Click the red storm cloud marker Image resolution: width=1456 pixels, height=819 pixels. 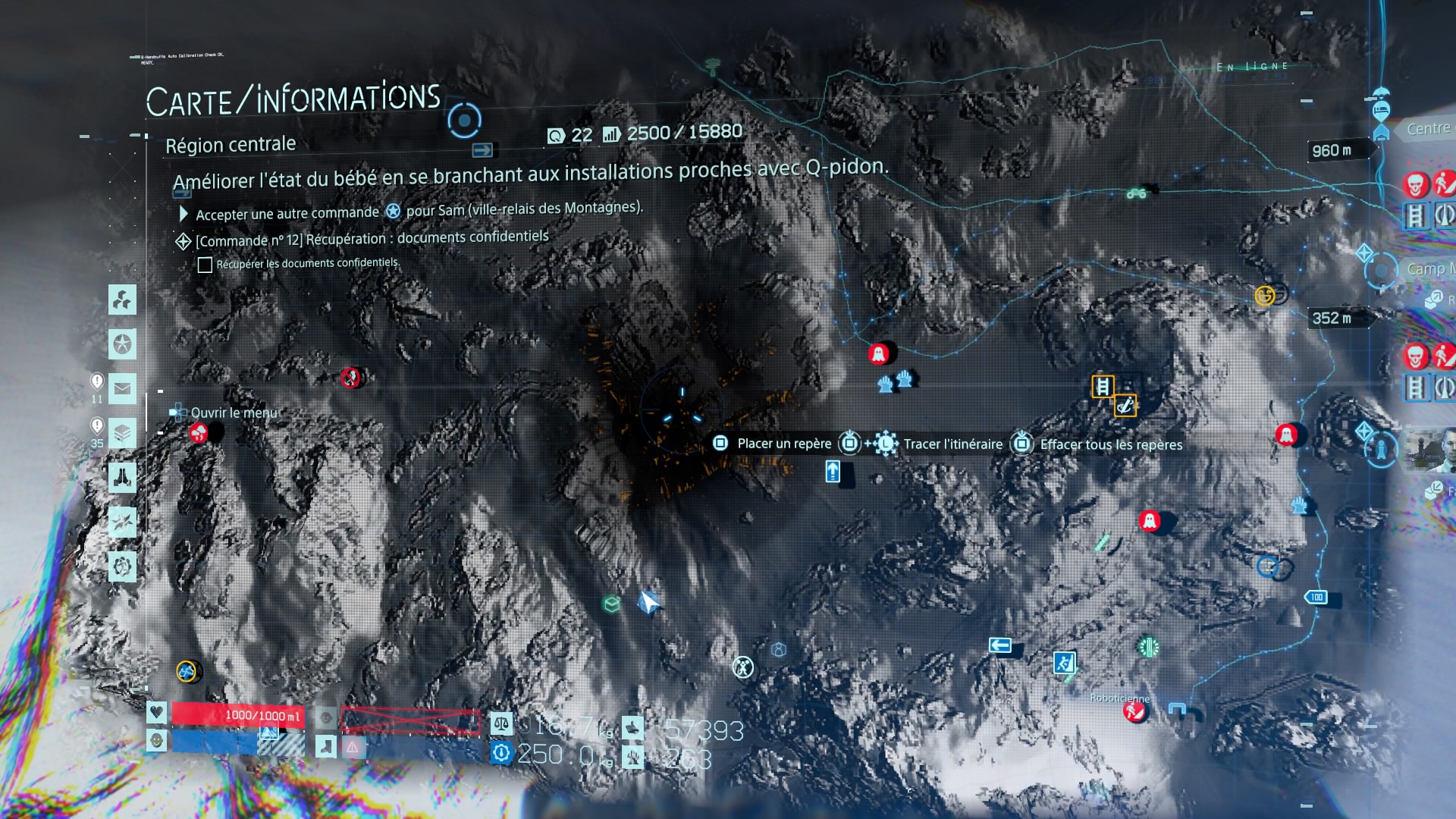coord(198,433)
